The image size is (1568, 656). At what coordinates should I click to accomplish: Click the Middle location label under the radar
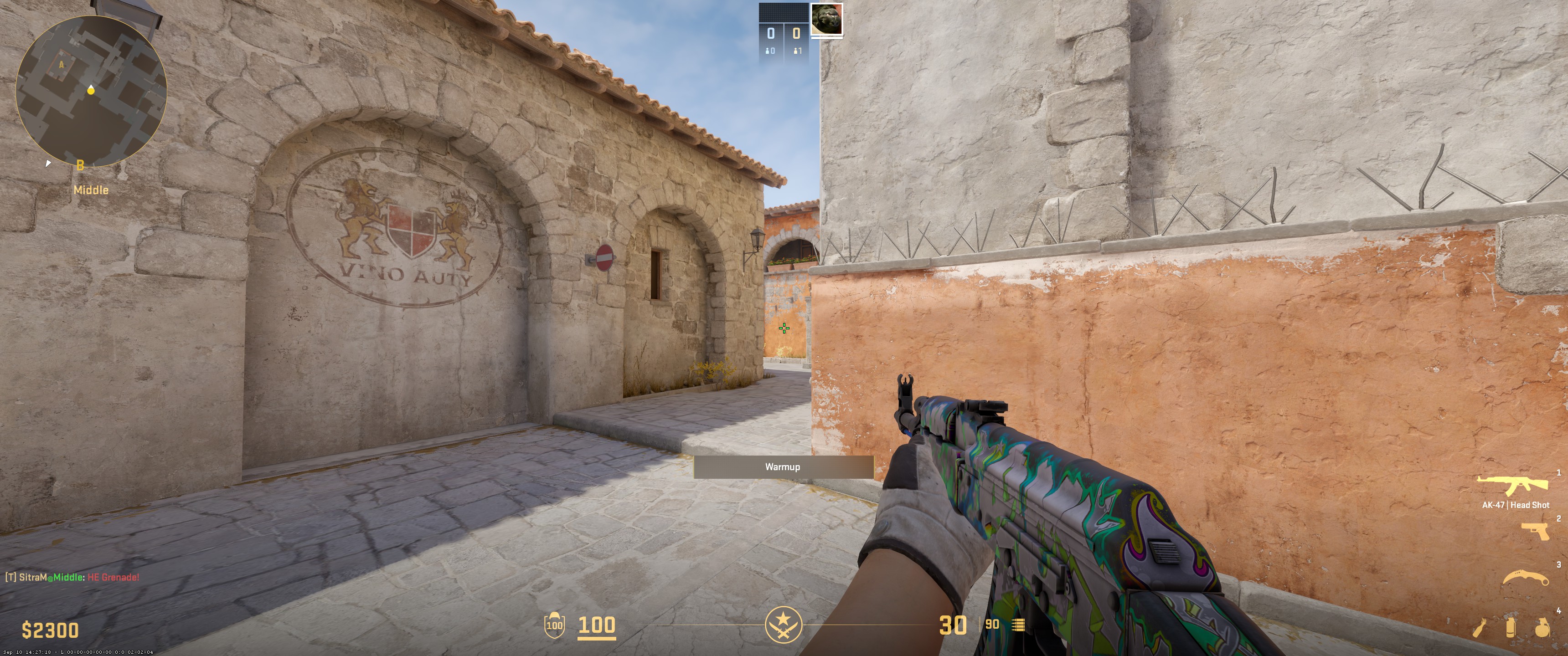[91, 189]
